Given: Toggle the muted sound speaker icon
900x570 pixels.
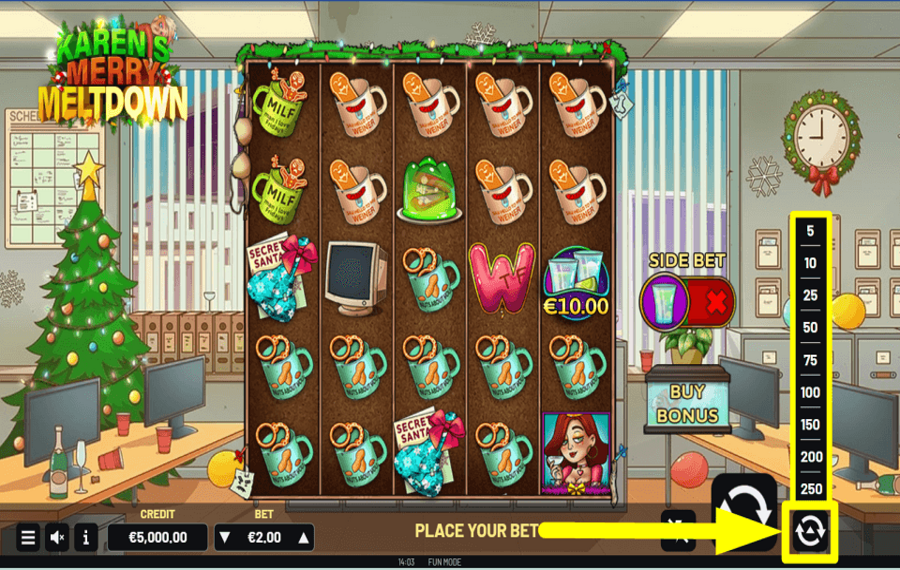Looking at the screenshot, I should (x=57, y=537).
